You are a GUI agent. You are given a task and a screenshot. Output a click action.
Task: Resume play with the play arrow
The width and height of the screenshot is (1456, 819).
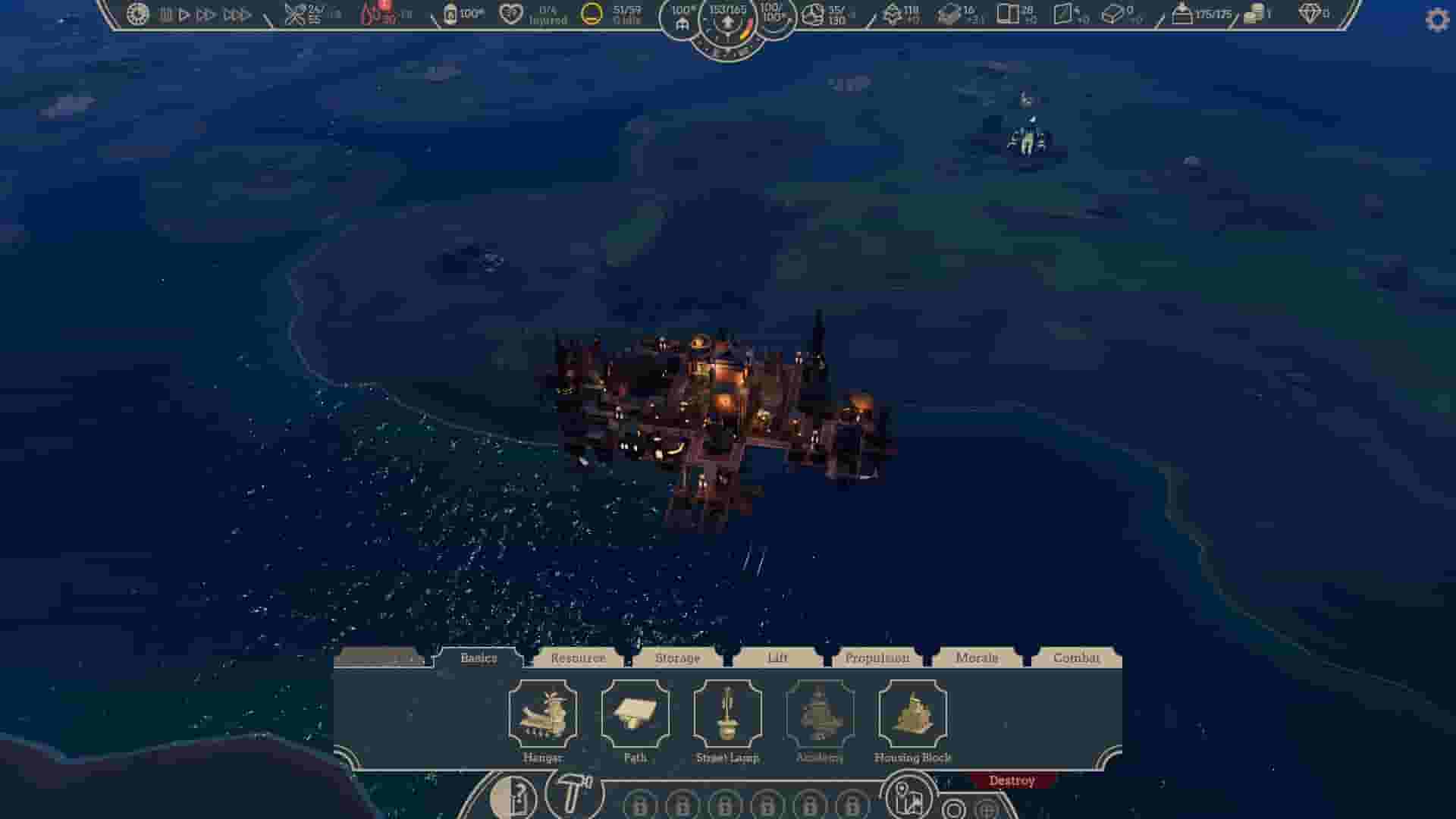[184, 13]
